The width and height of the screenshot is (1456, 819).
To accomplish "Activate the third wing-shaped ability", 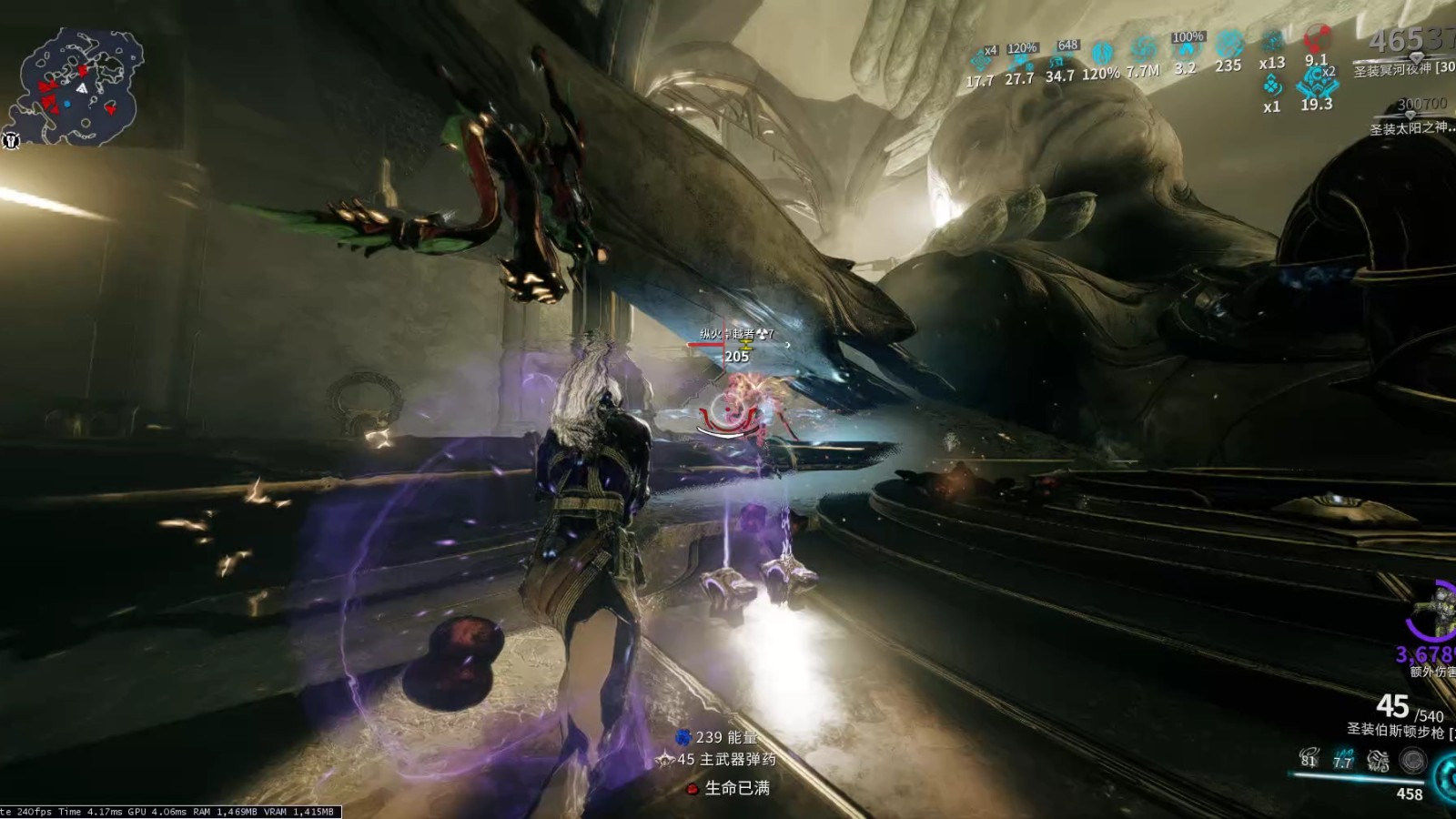I will coord(1378,760).
